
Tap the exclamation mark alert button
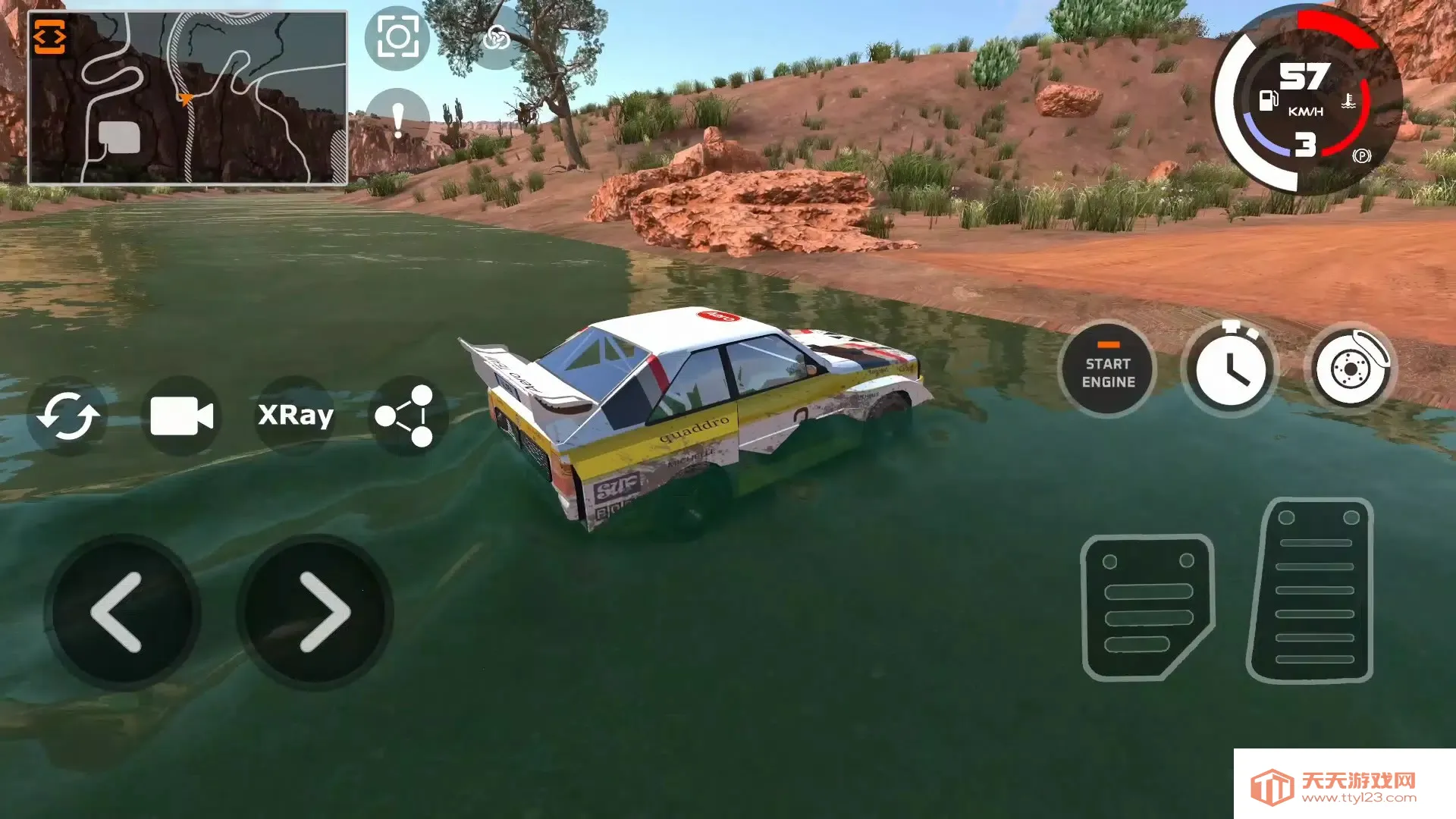coord(397,118)
